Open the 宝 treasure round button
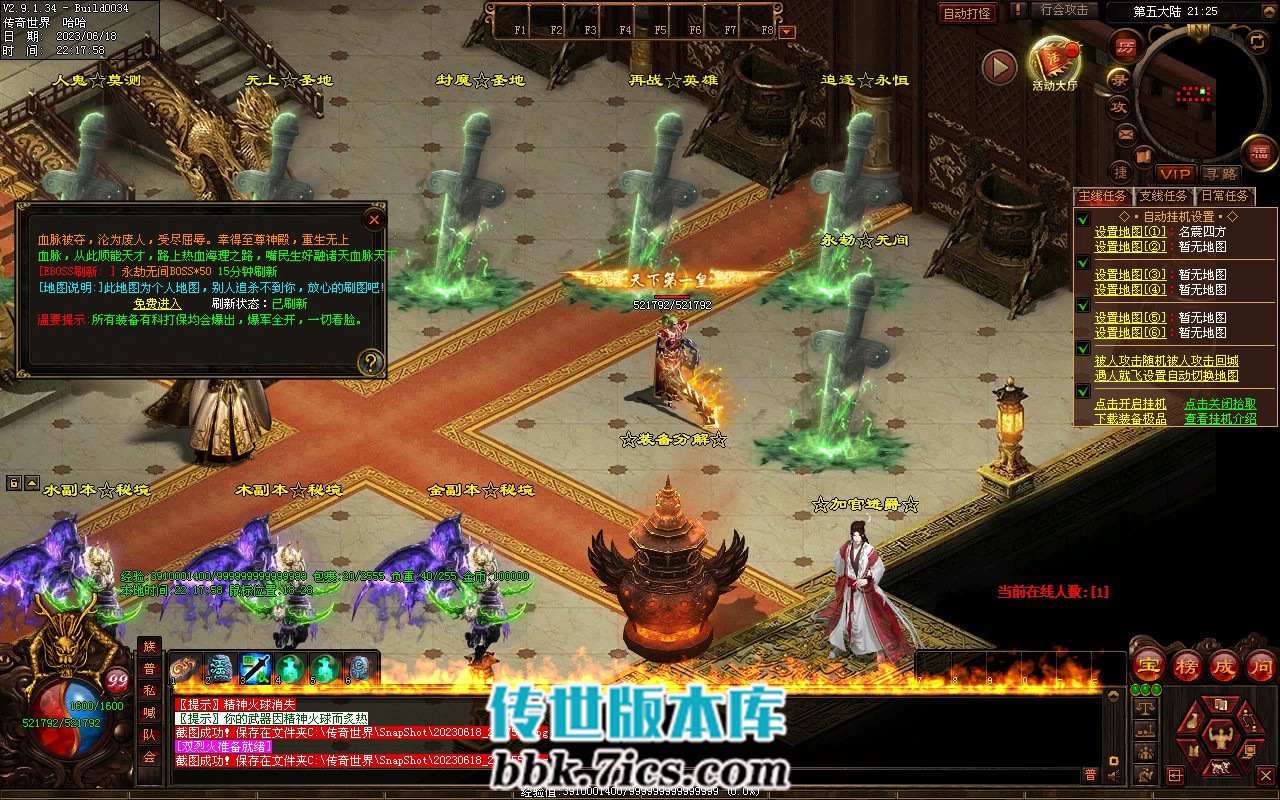This screenshot has height=800, width=1280. 1149,665
